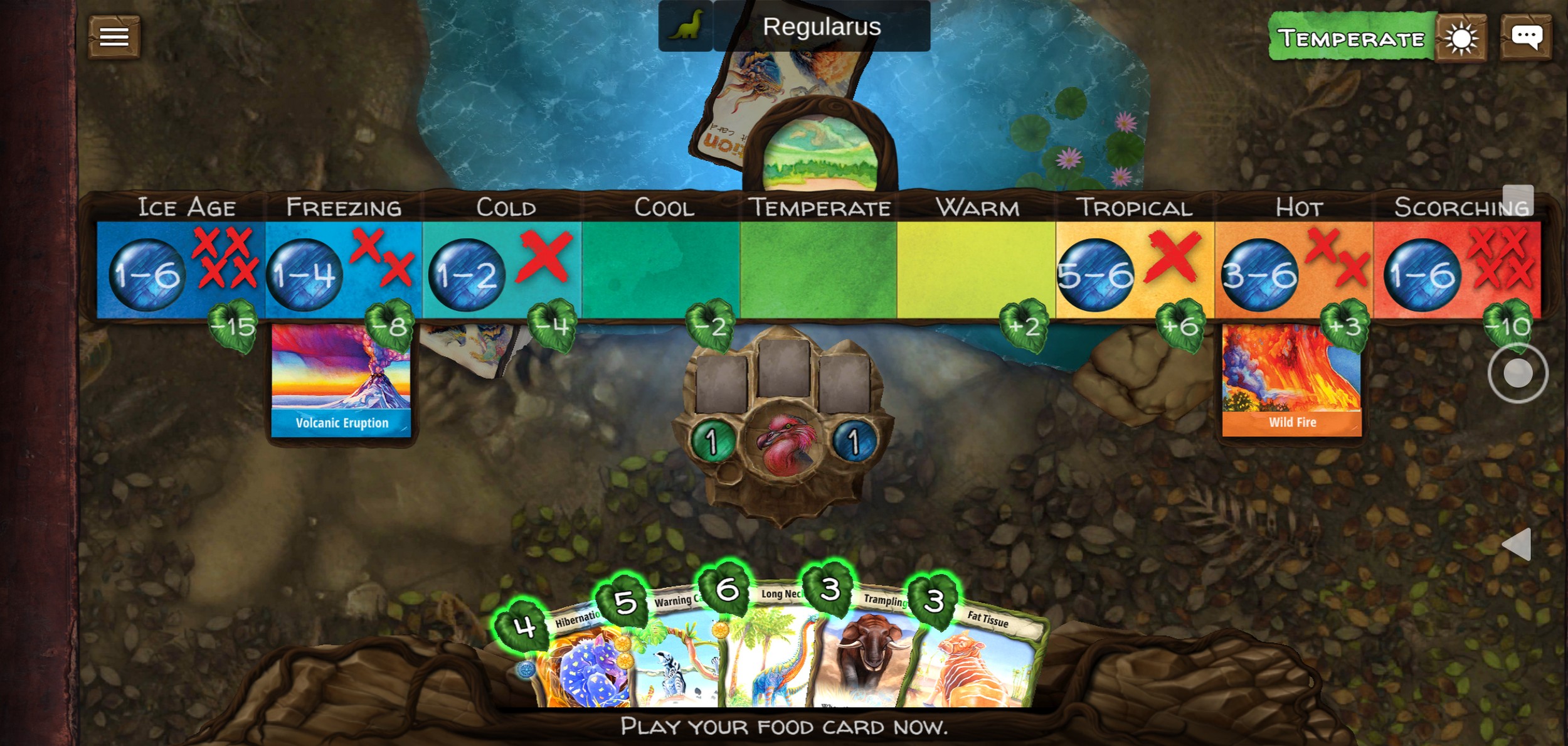View the Wild Fire event card
The image size is (1568, 746).
(1291, 381)
